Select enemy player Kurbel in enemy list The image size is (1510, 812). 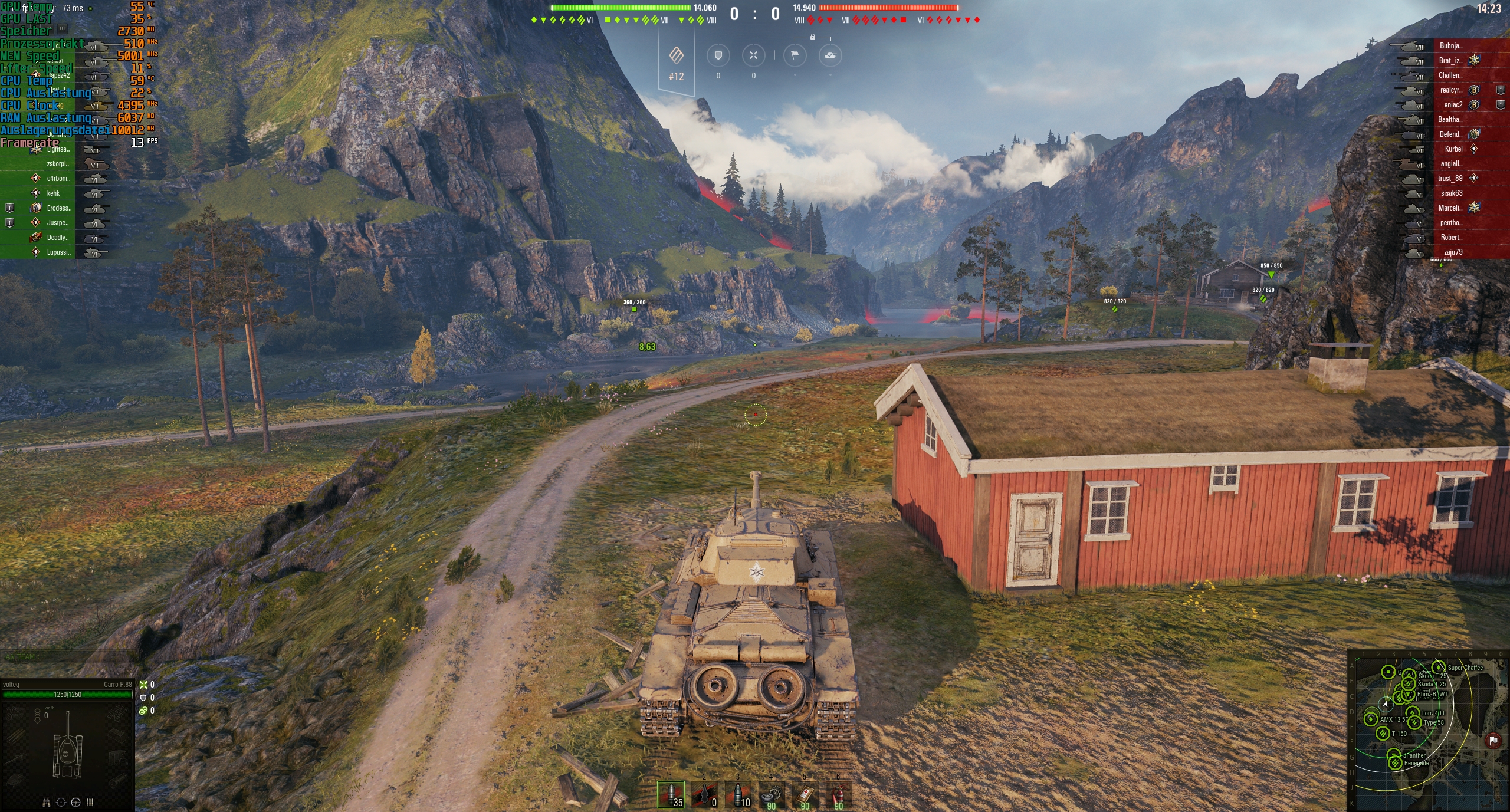click(1454, 149)
